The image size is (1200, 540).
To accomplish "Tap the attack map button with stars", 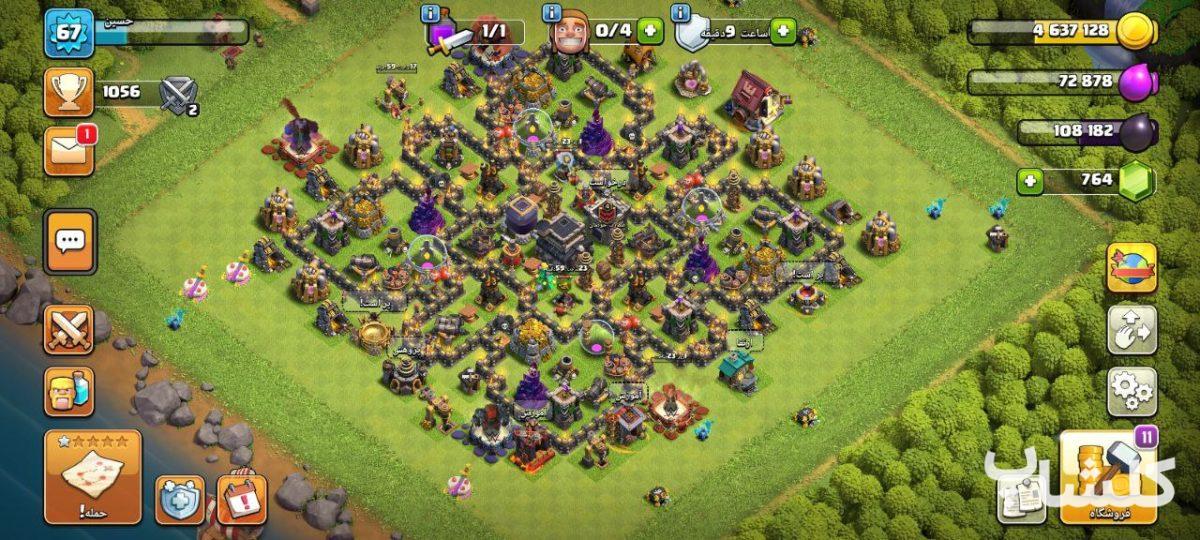I will click(x=93, y=476).
